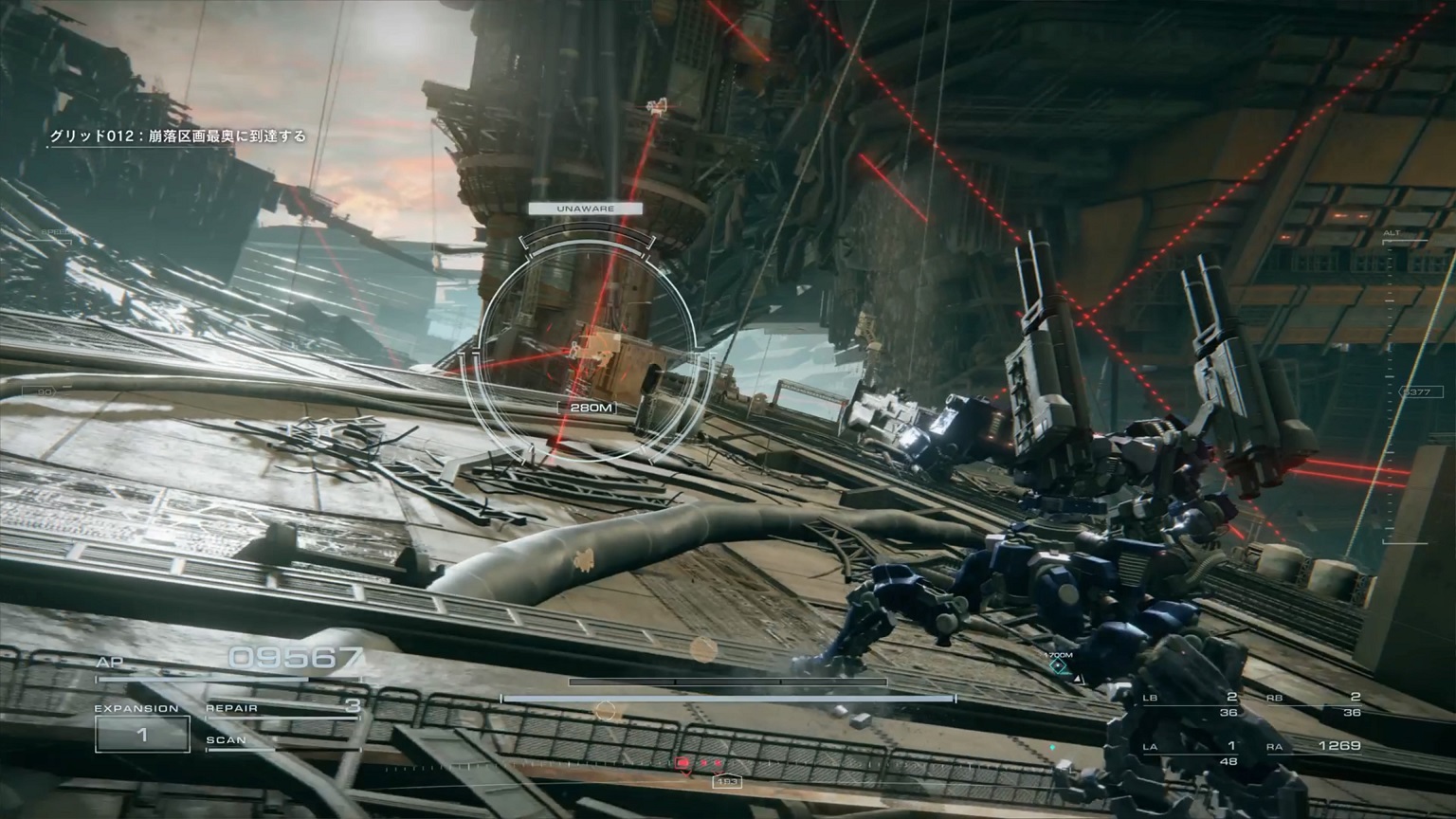
Task: Open the mission objective text グリッド012
Action: (178, 136)
